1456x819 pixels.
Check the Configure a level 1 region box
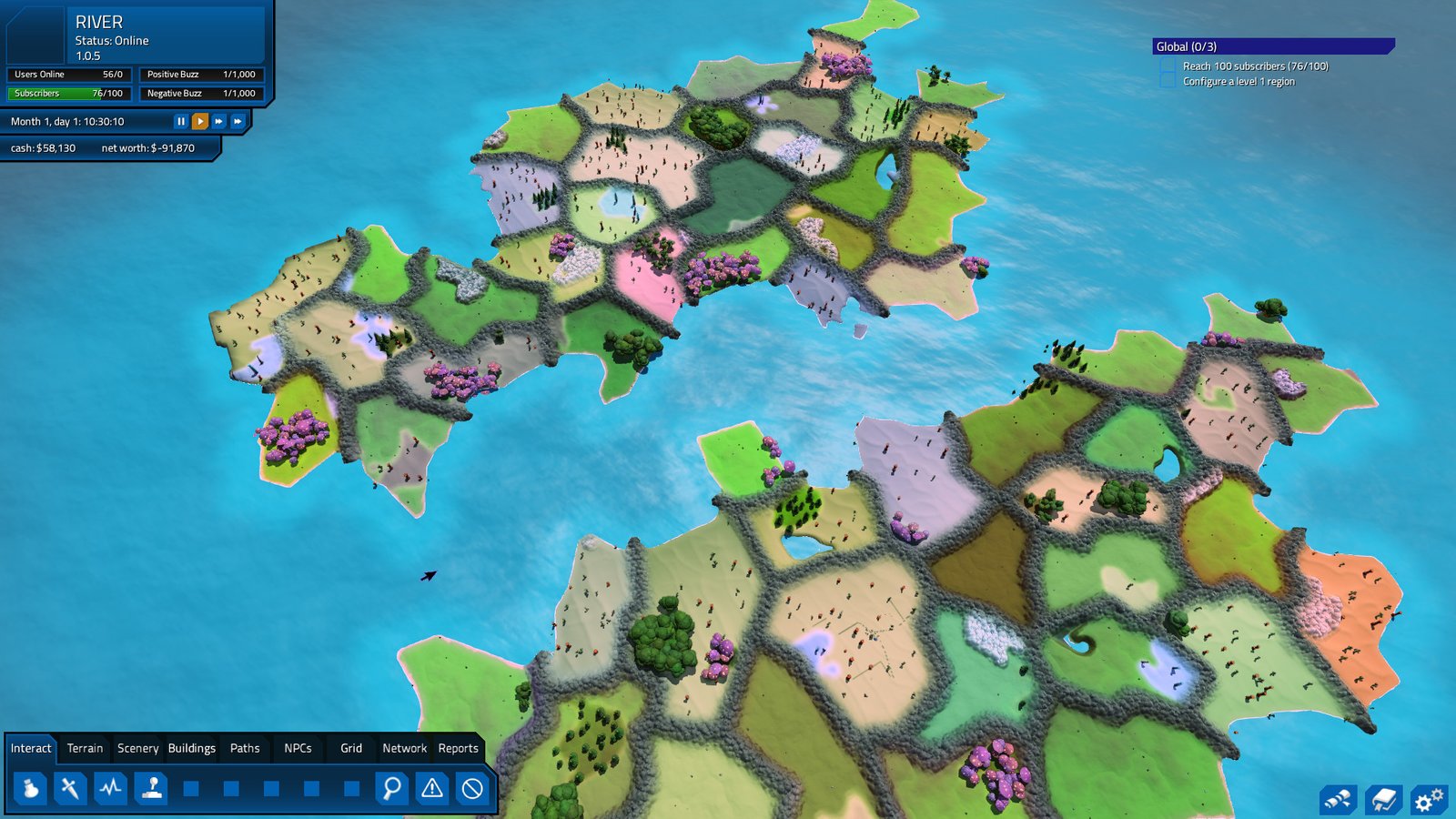pos(1166,80)
